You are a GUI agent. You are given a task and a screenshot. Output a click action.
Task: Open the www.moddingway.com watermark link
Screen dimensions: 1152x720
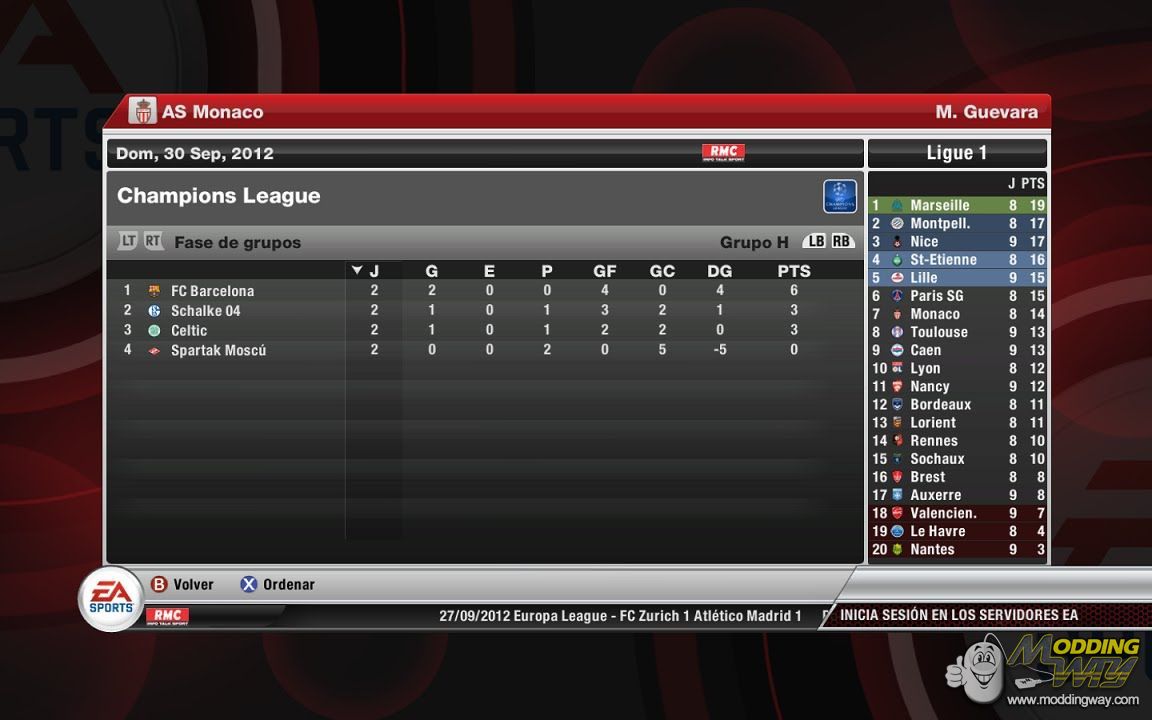coord(1072,699)
